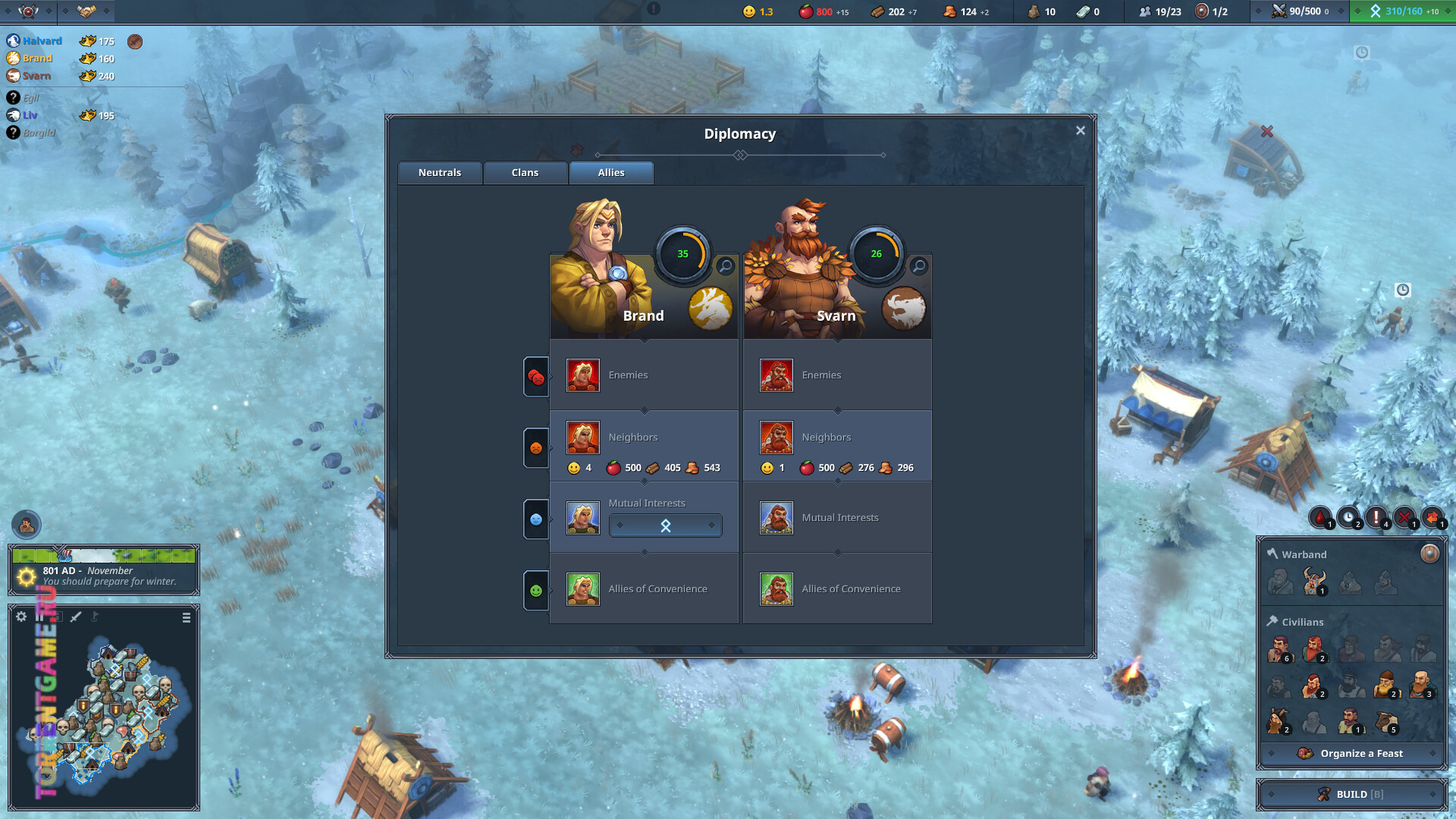The image size is (1456, 819).
Task: Select player Halvard in the scoreboard
Action: pyautogui.click(x=42, y=41)
